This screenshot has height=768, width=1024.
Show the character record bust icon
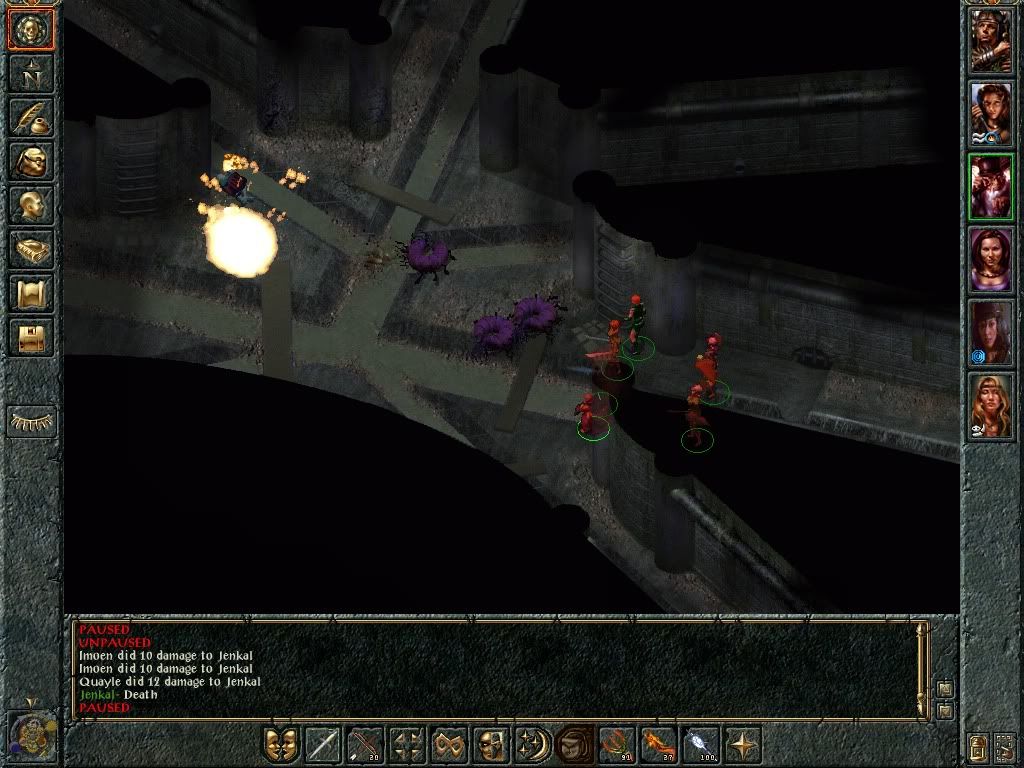[x=30, y=205]
